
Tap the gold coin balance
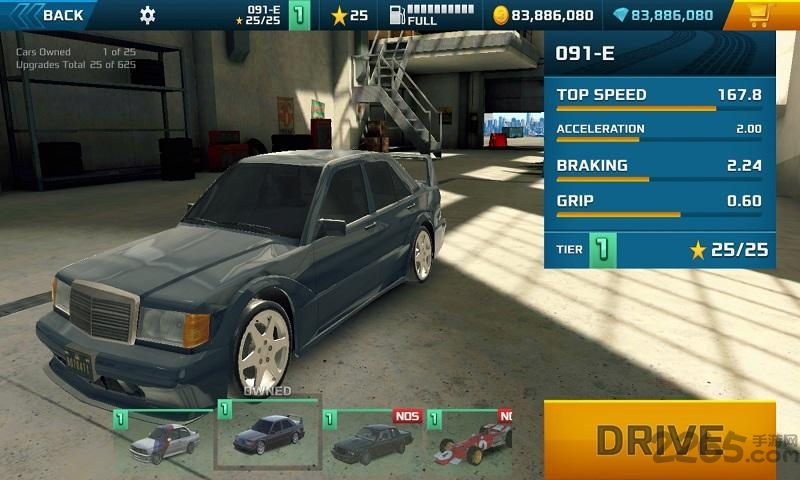tap(544, 15)
